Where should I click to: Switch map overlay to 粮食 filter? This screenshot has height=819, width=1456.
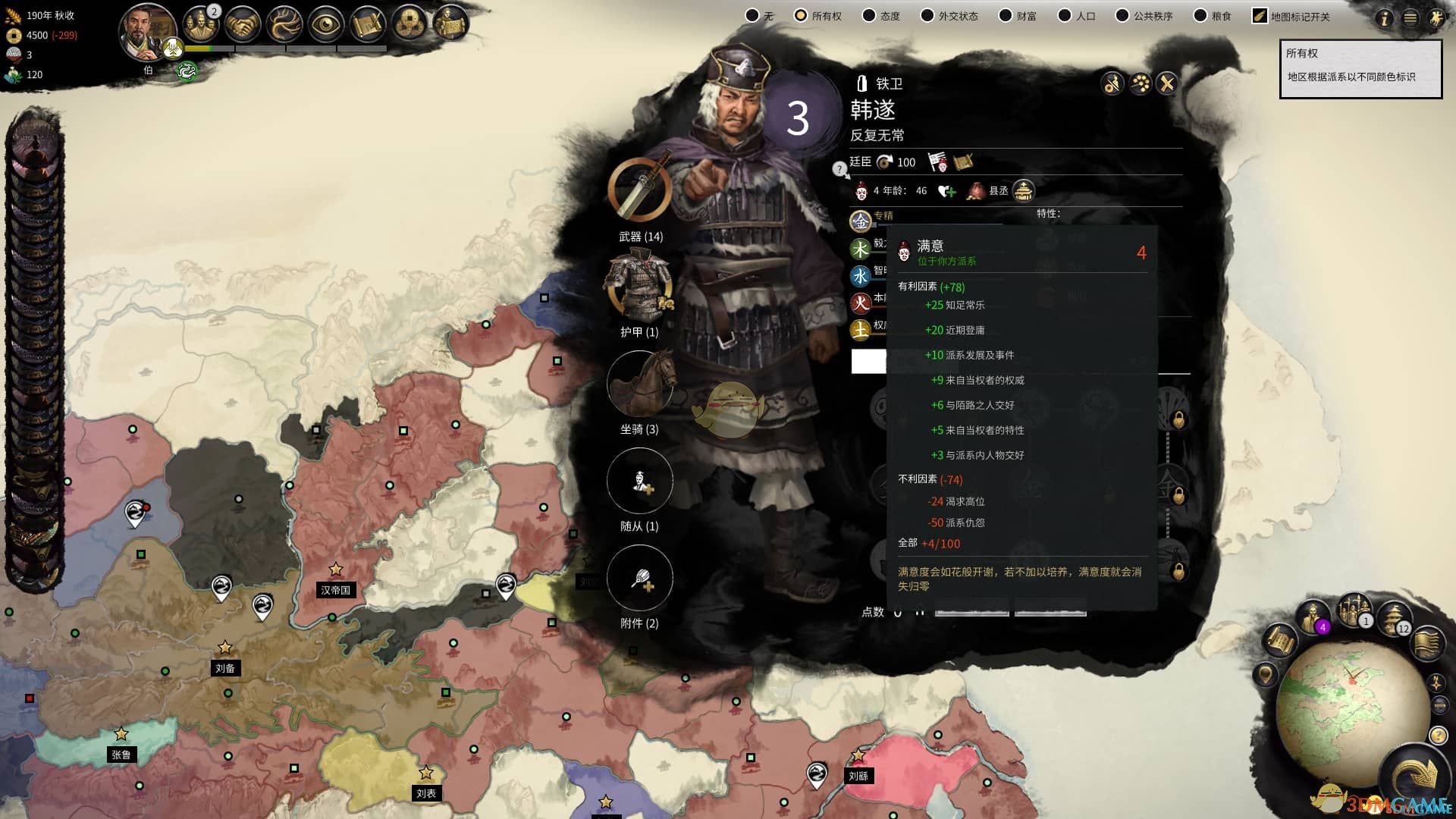[1201, 15]
